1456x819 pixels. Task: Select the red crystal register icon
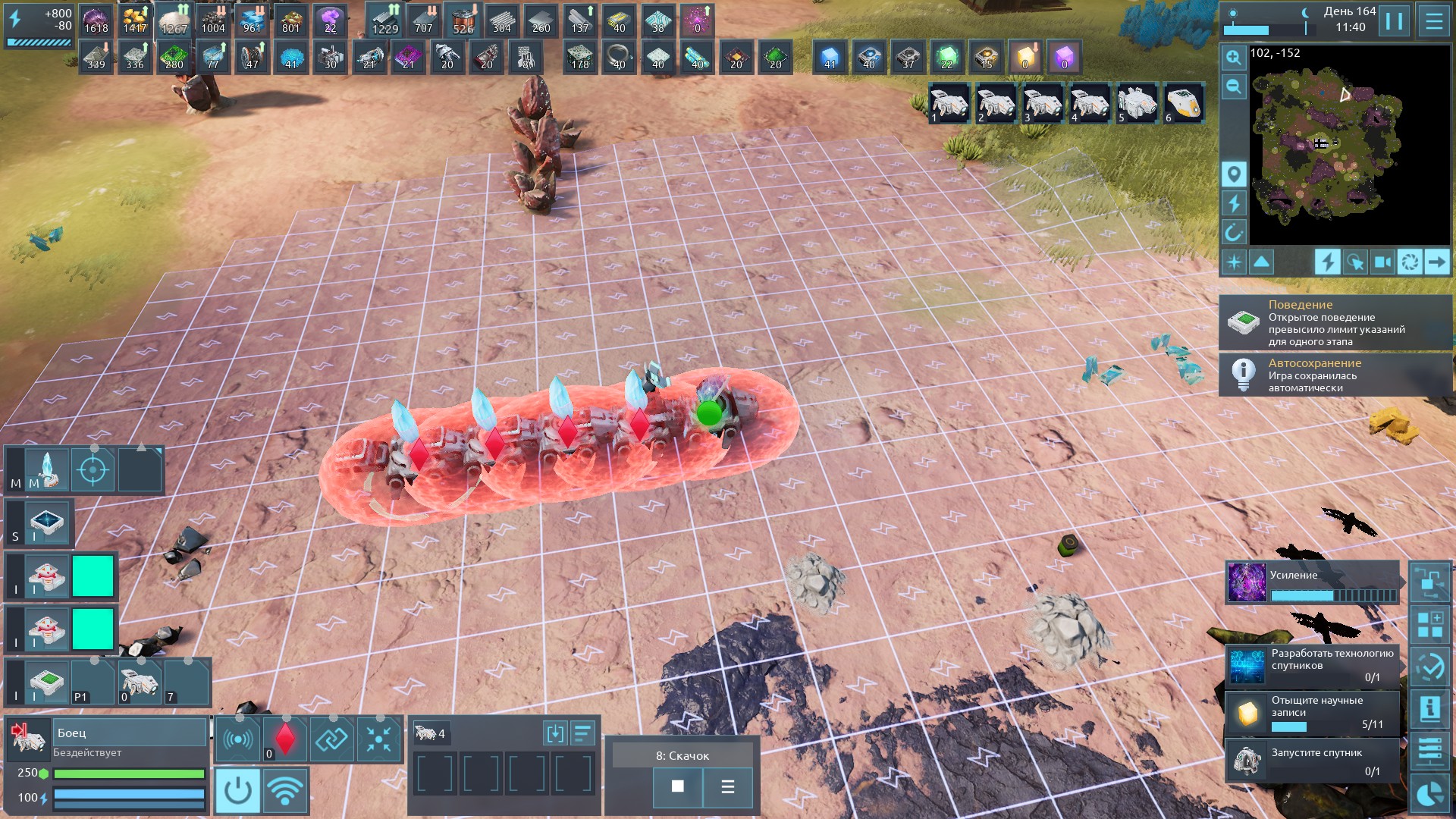(285, 738)
